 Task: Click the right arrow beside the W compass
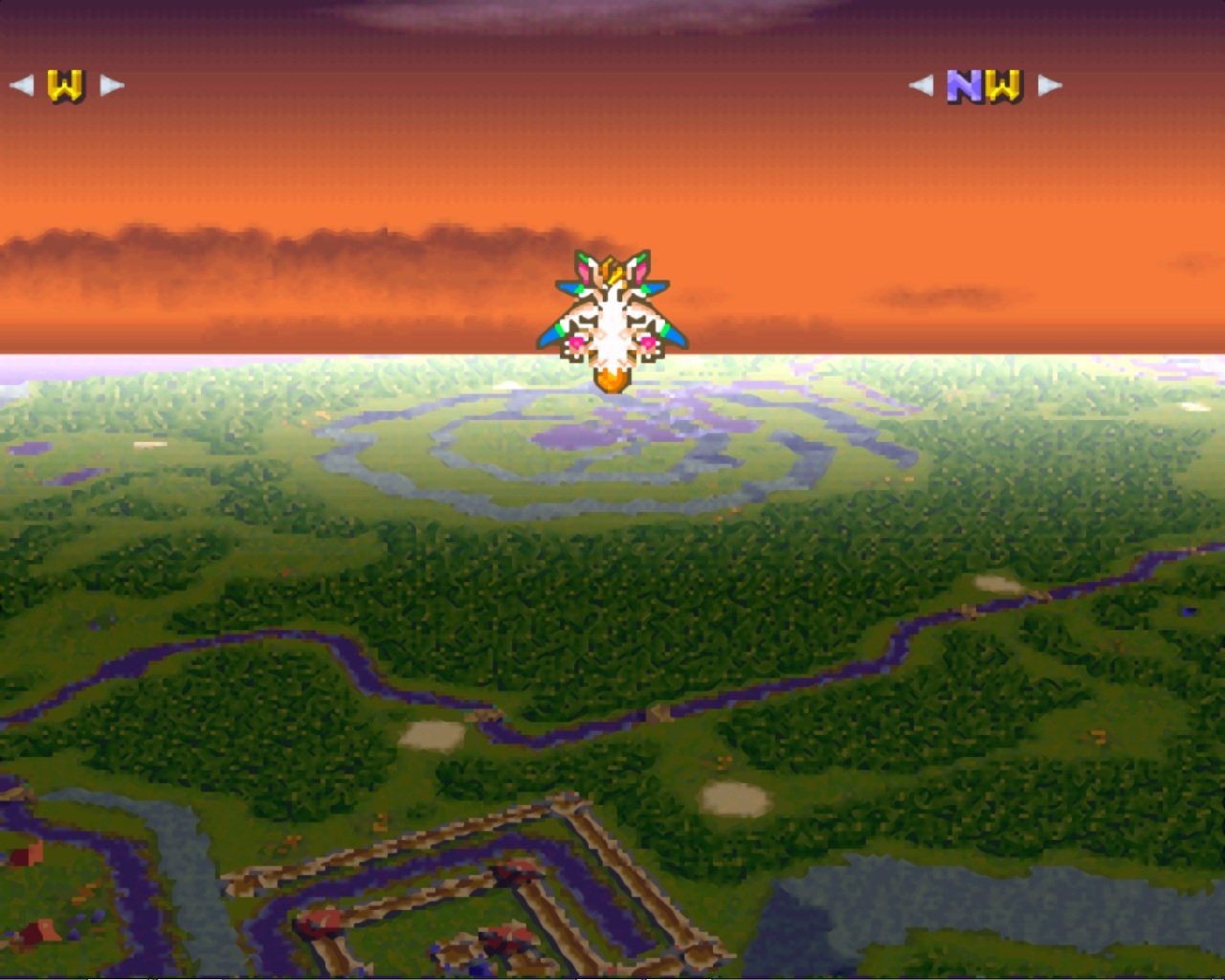[107, 84]
